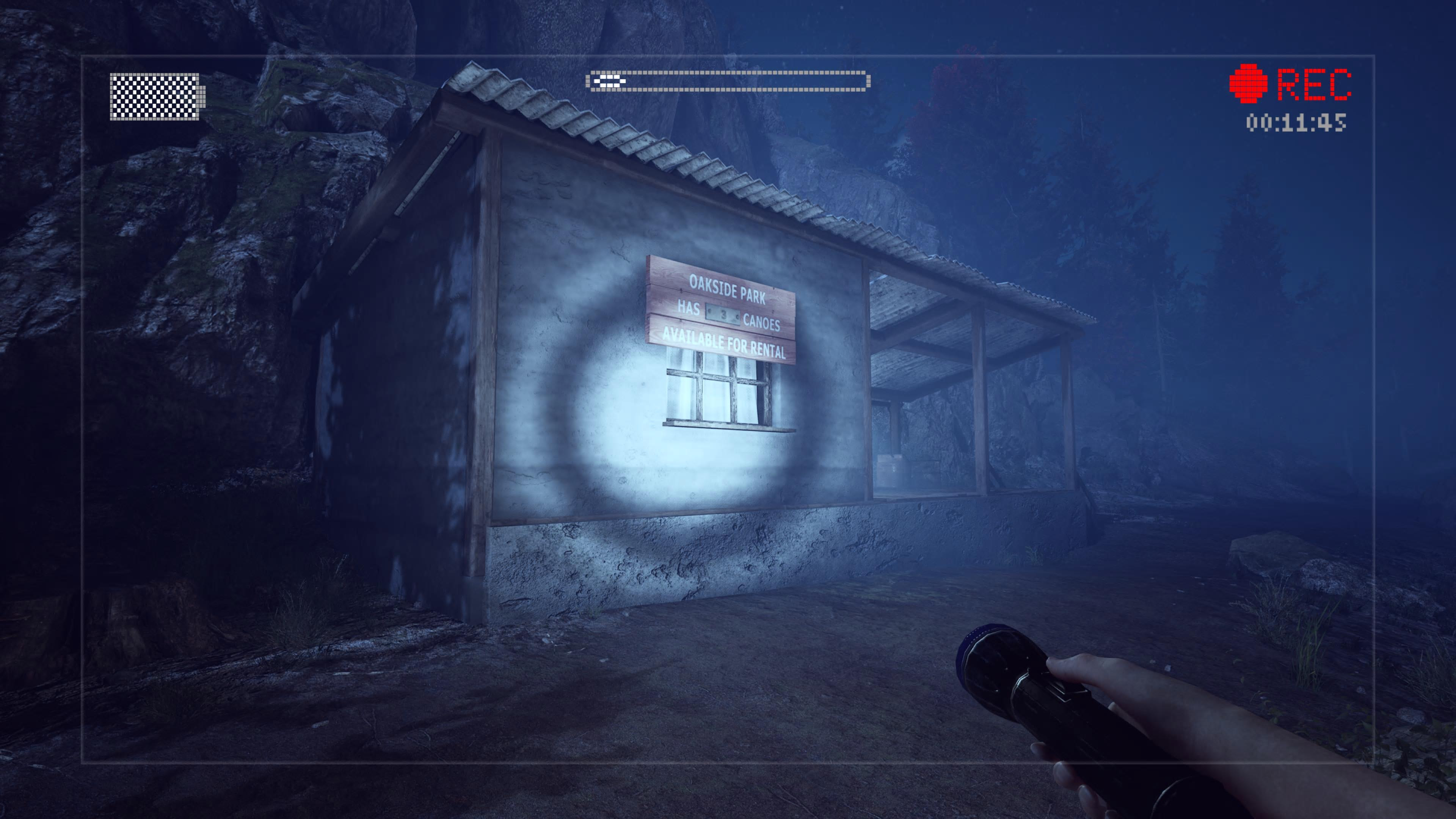Click the red REC recording indicator

point(1290,84)
